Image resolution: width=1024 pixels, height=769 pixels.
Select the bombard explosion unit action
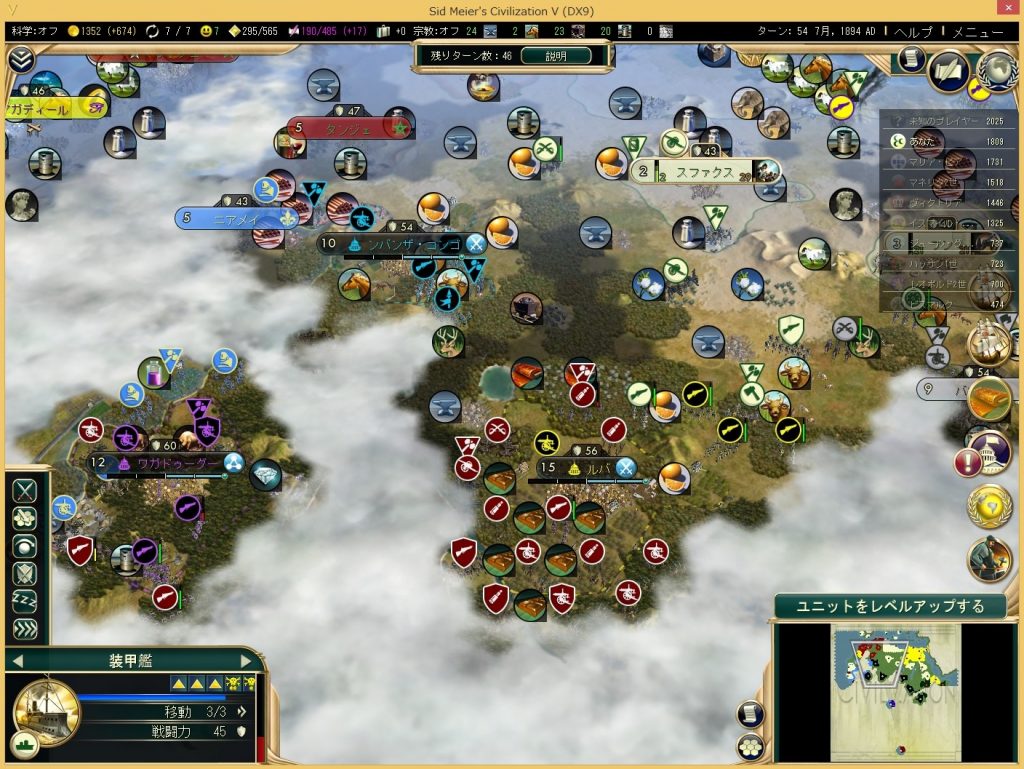pos(25,518)
